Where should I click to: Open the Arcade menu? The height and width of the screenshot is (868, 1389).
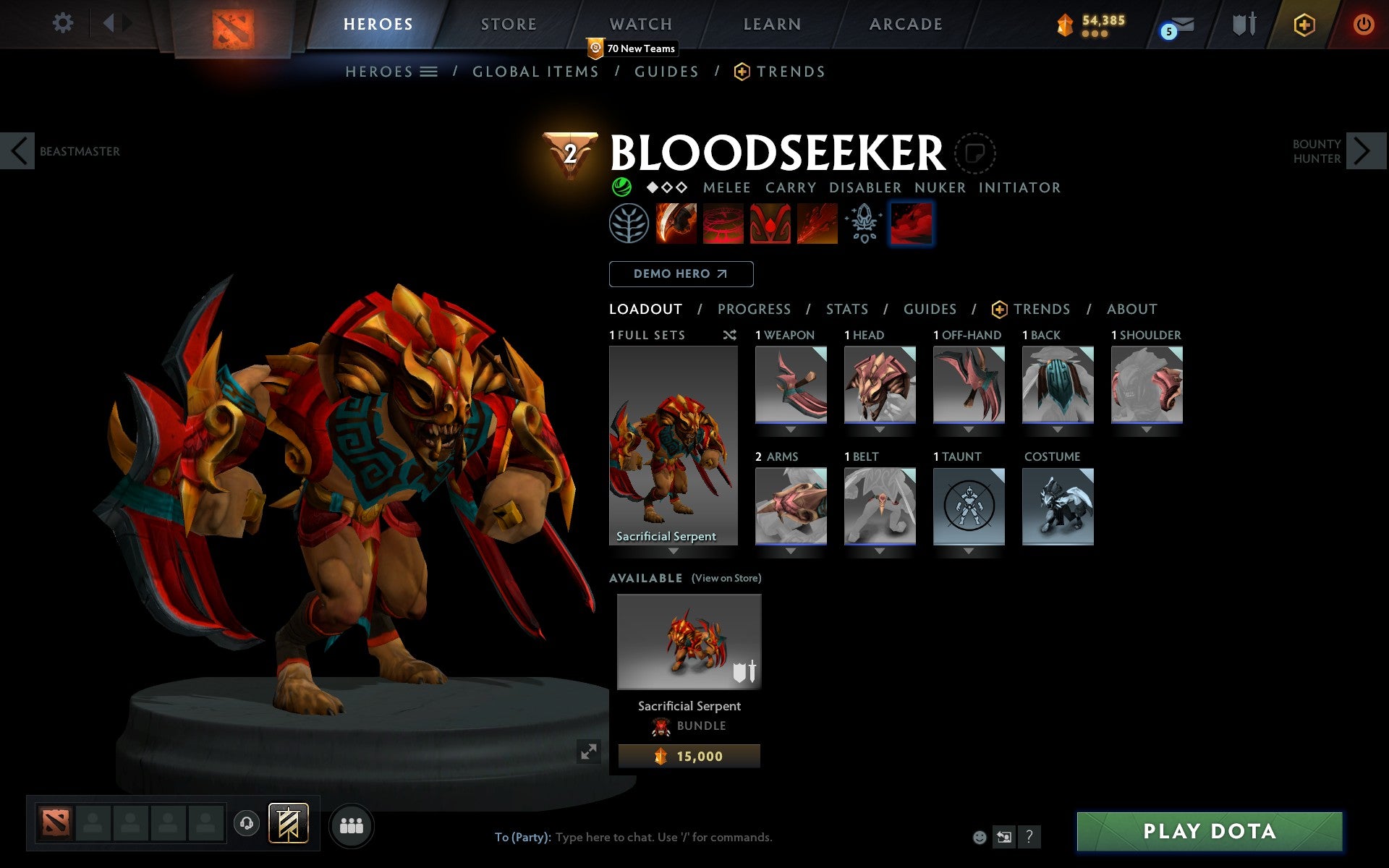click(x=905, y=24)
